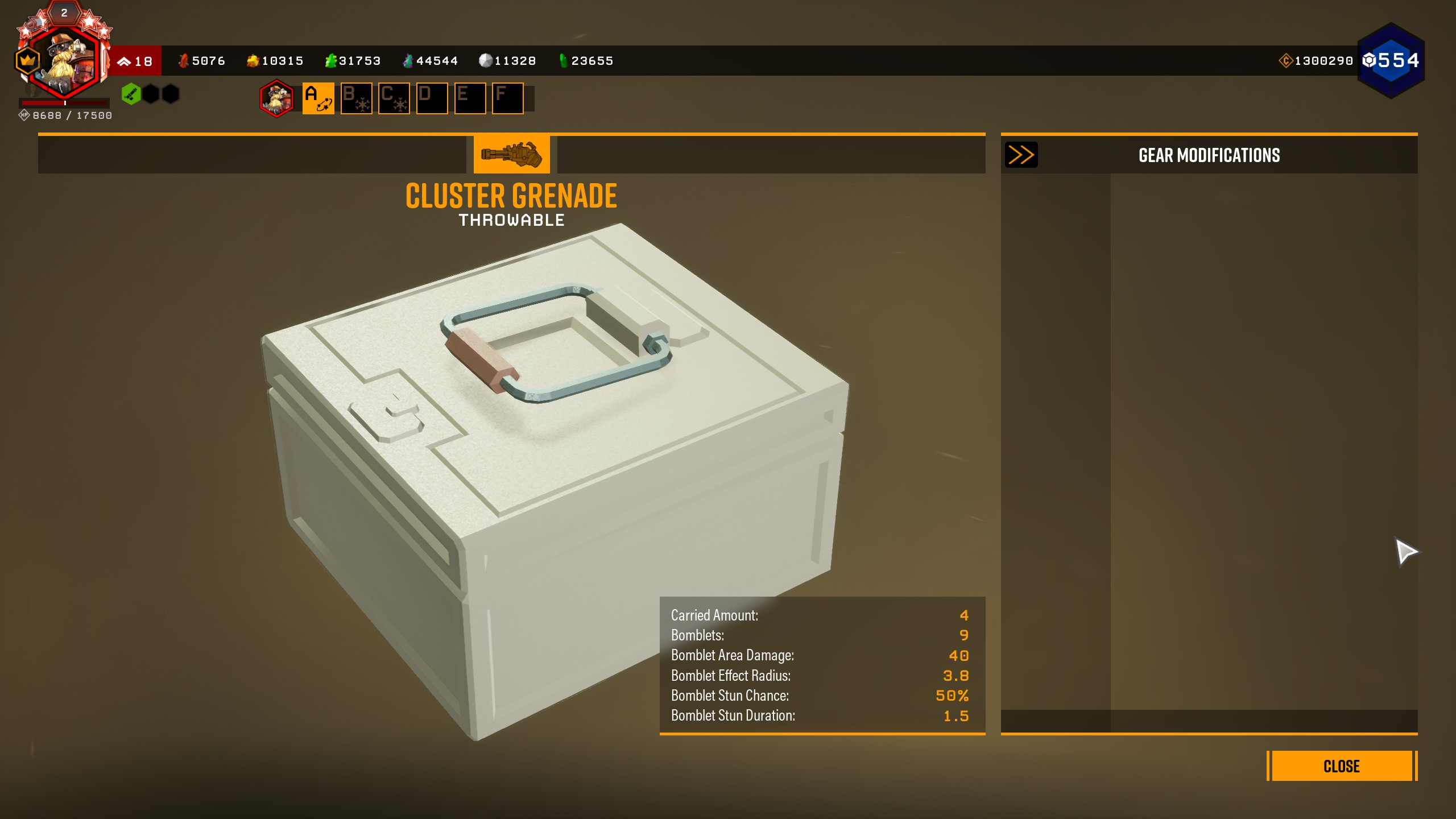Choose loadout C
Image resolution: width=1456 pixels, height=819 pixels.
[x=394, y=98]
